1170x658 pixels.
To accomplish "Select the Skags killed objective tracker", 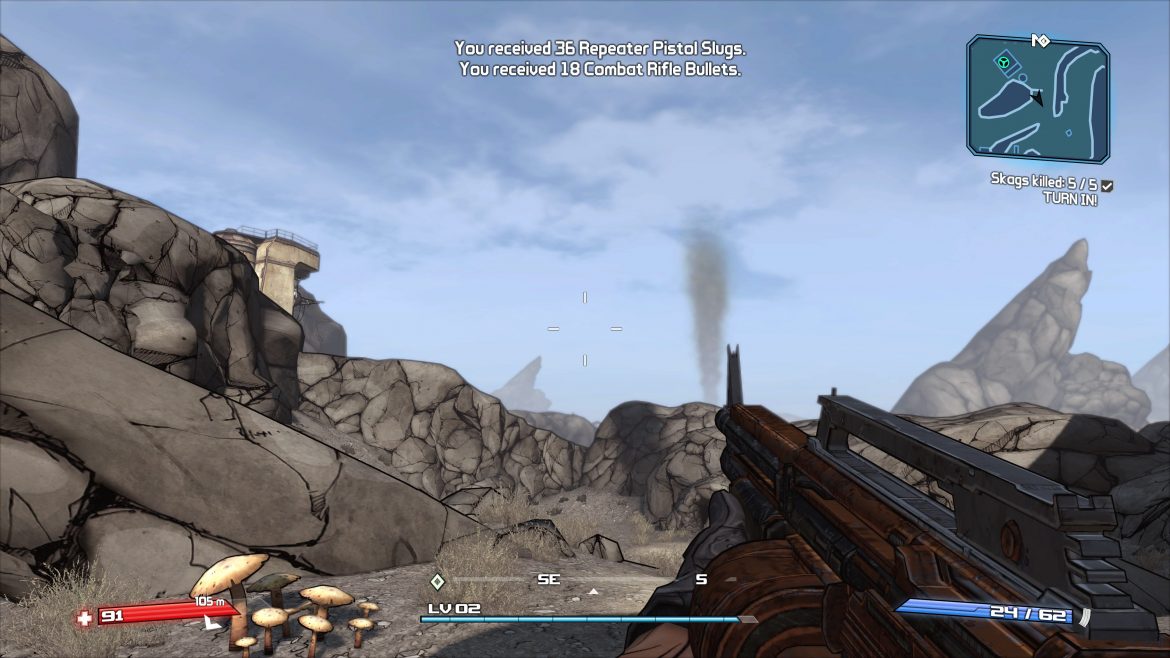I will [x=1043, y=185].
